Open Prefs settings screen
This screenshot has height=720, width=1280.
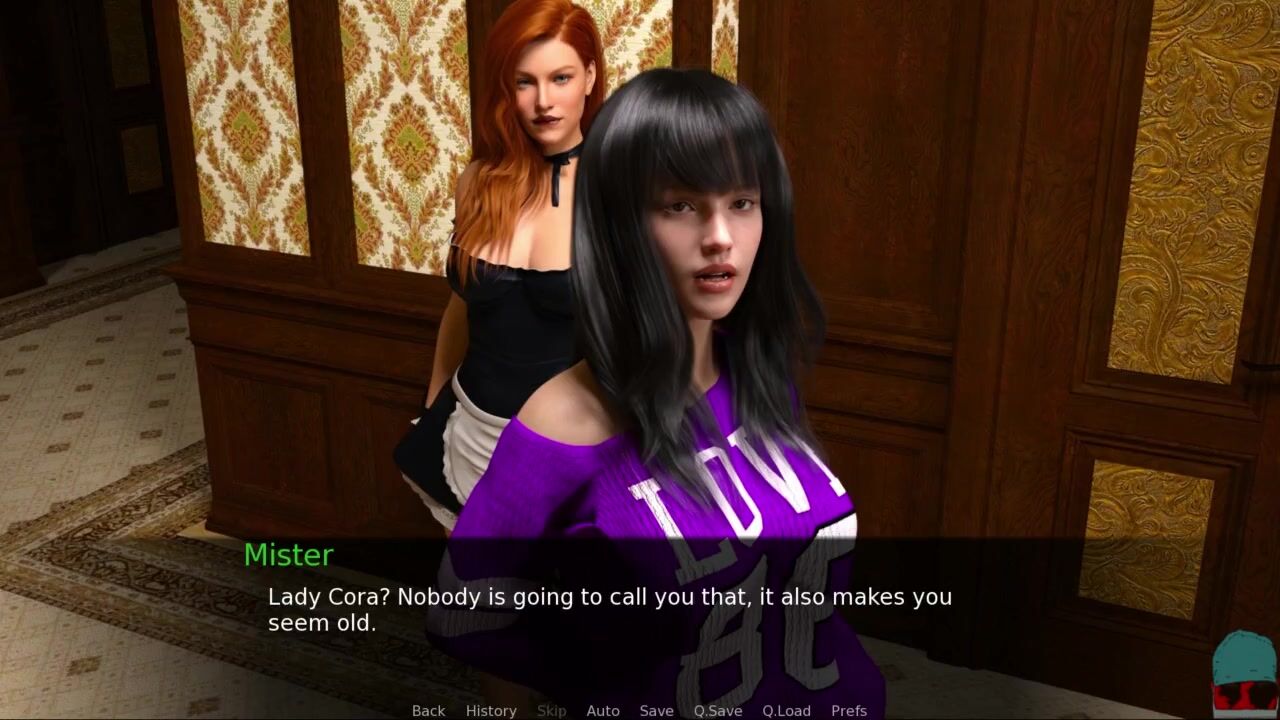(849, 711)
